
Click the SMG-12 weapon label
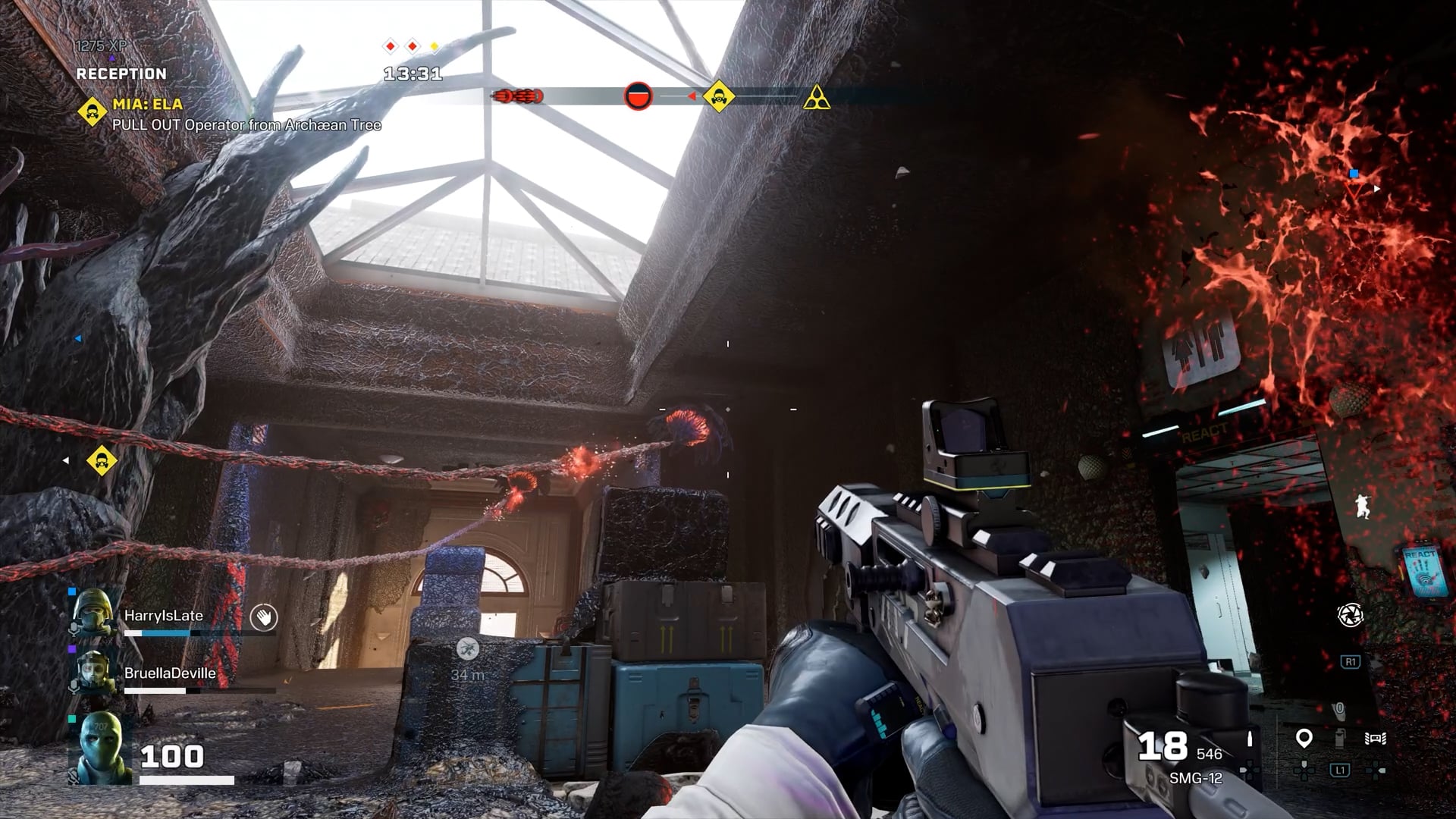click(x=1195, y=778)
